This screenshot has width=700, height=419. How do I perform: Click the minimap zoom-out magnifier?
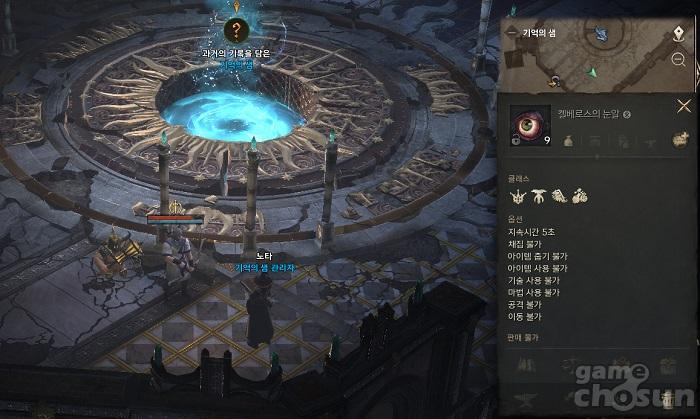679,60
